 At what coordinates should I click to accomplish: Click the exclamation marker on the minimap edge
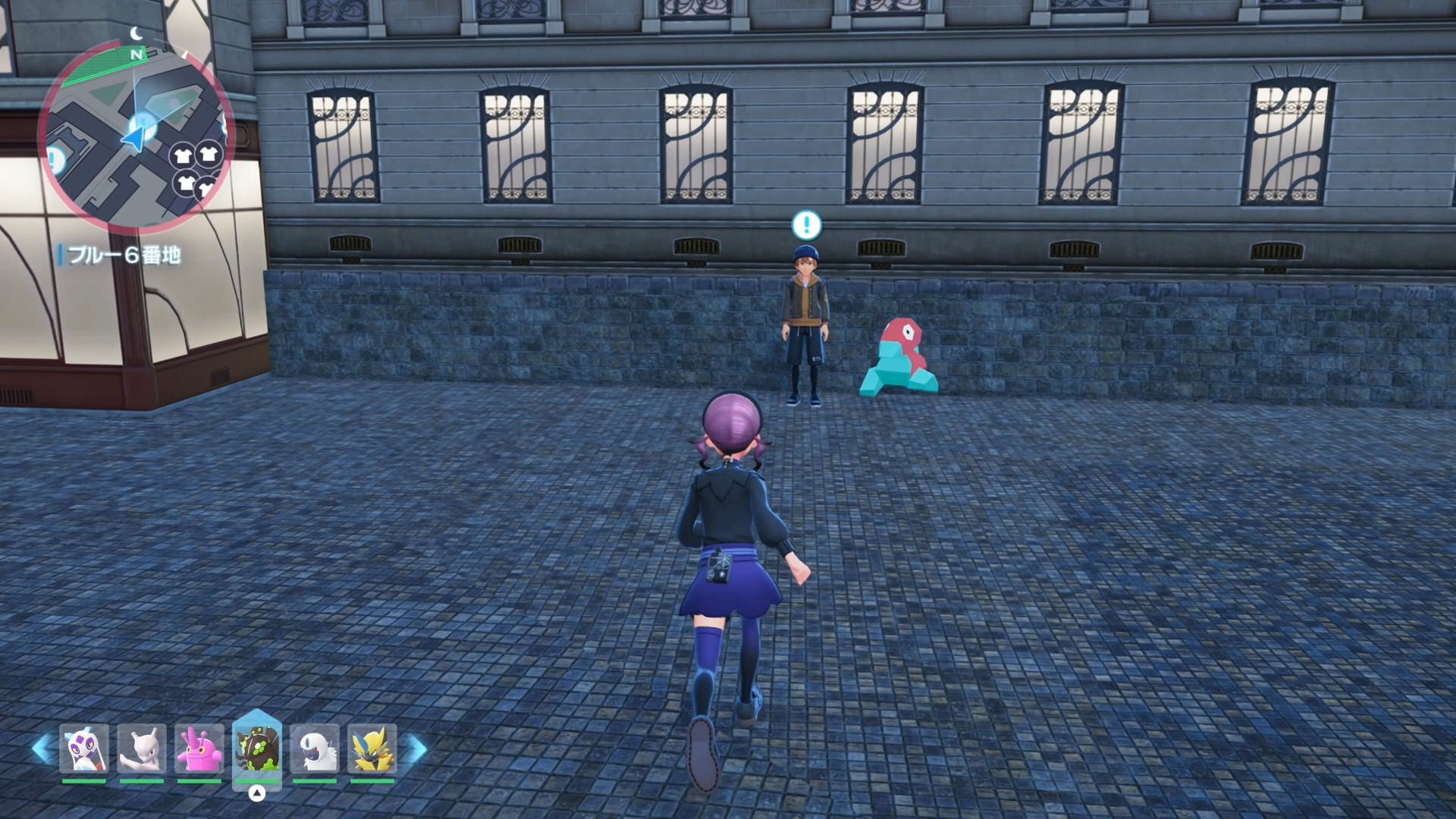55,160
